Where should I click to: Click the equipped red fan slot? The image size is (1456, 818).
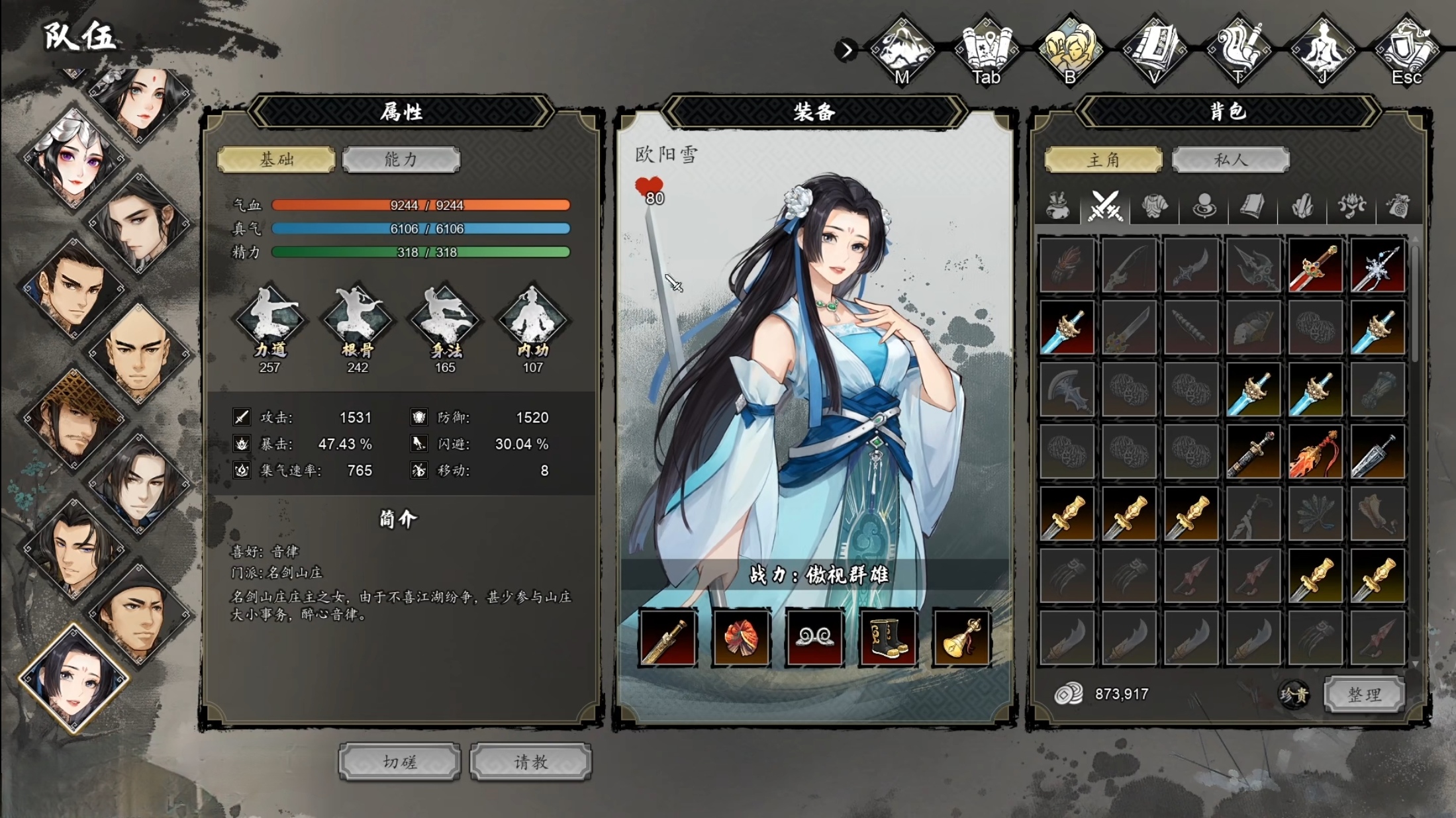pyautogui.click(x=741, y=637)
